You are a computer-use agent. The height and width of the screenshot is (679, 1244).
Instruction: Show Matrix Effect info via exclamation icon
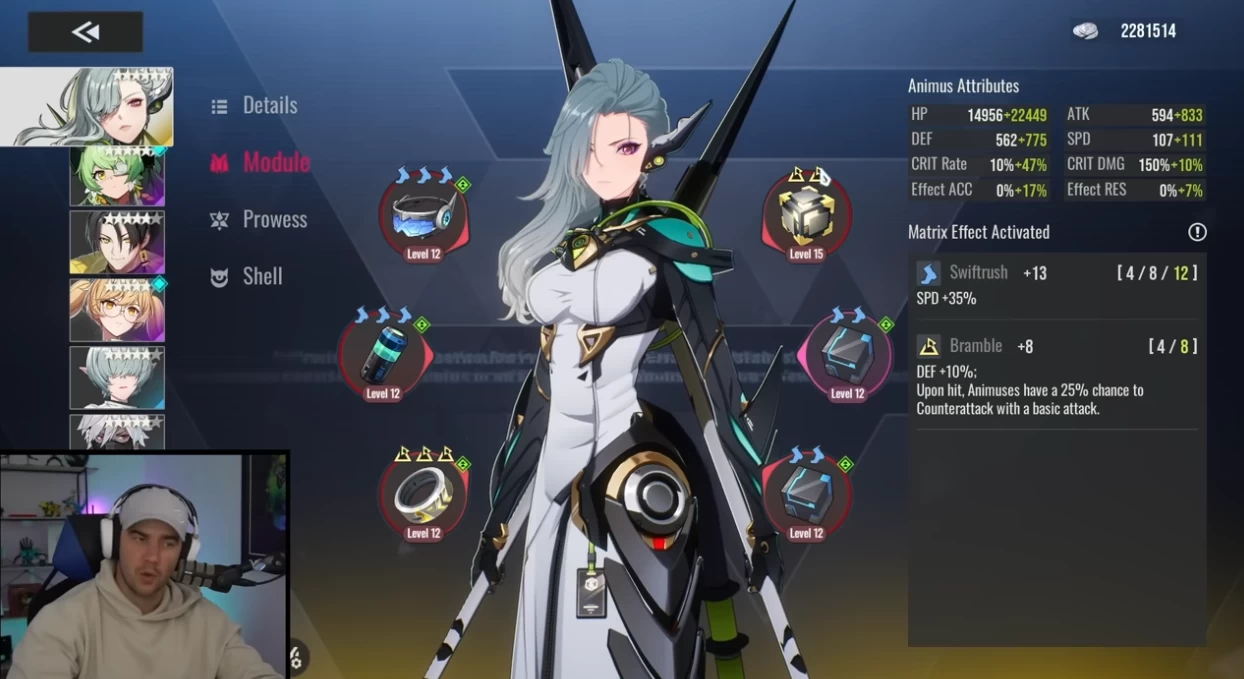point(1197,232)
